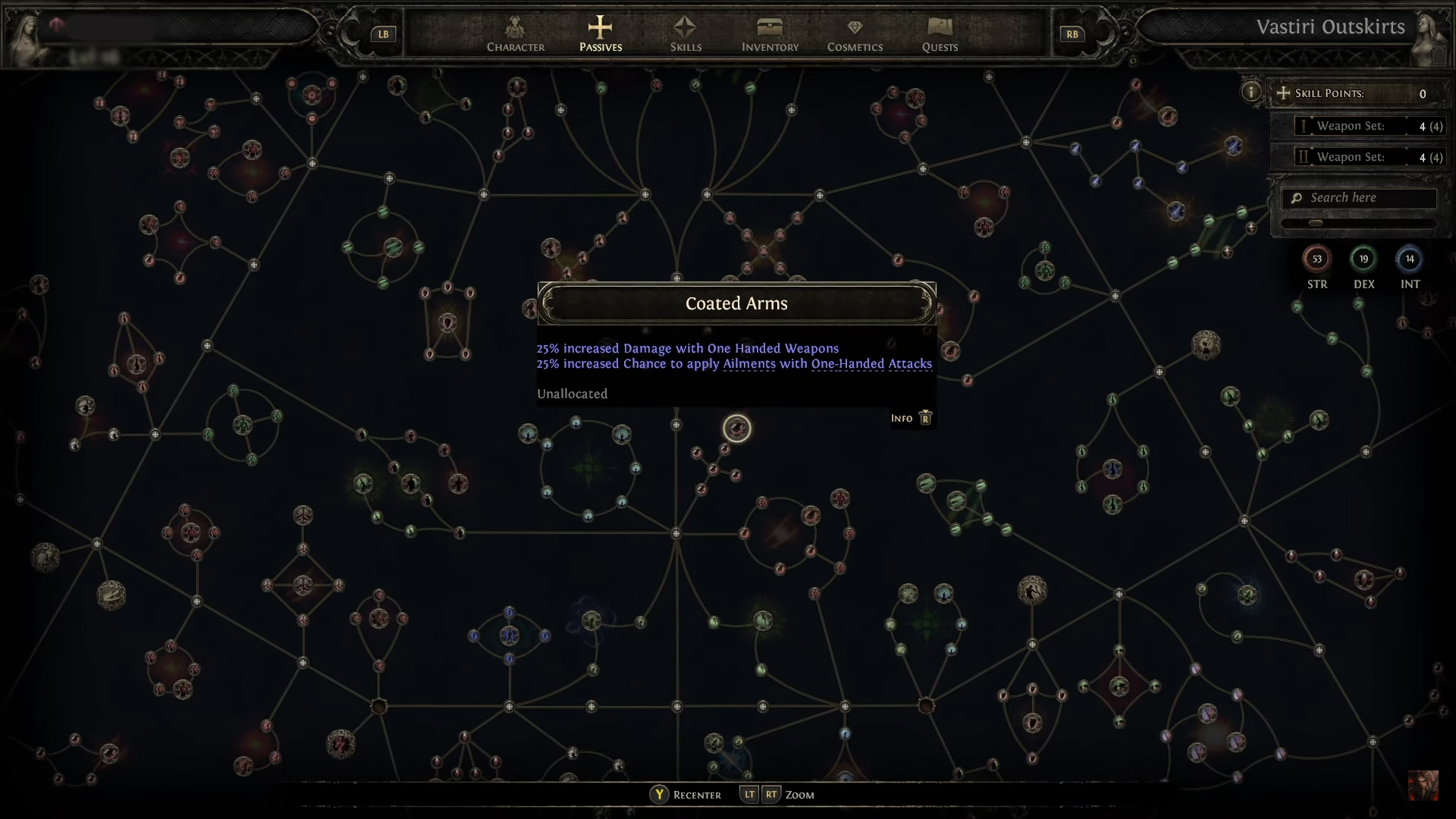Image resolution: width=1456 pixels, height=819 pixels.
Task: Switch to the Character tab
Action: (516, 35)
